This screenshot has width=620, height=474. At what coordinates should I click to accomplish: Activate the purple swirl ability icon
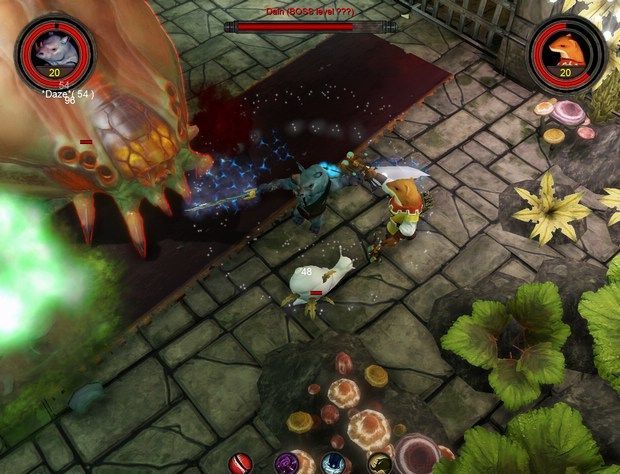pyautogui.click(x=287, y=464)
